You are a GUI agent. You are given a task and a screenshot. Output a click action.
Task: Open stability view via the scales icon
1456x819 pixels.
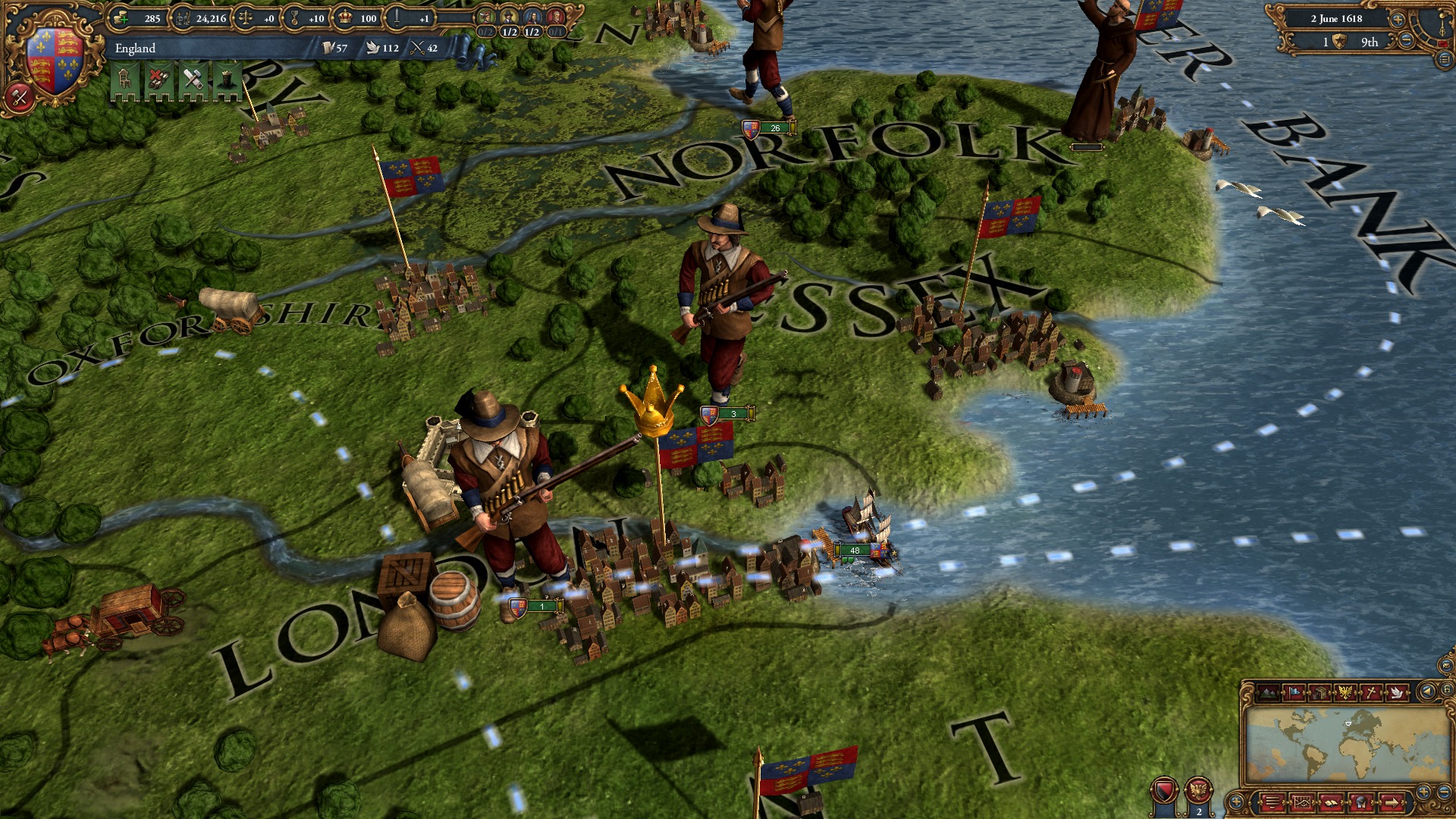pos(244,18)
